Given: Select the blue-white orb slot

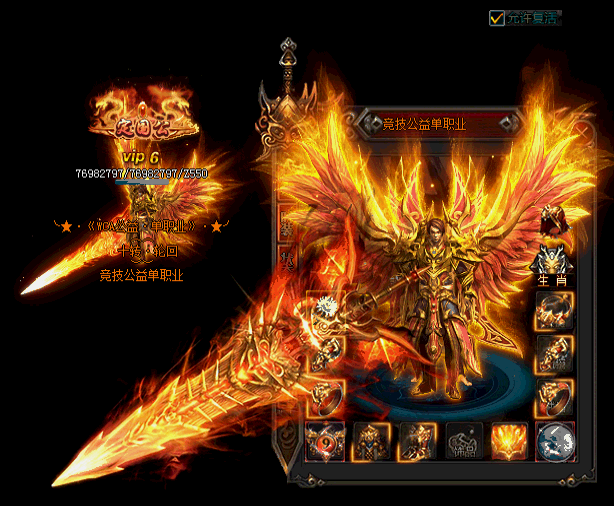Looking at the screenshot, I should [x=555, y=441].
